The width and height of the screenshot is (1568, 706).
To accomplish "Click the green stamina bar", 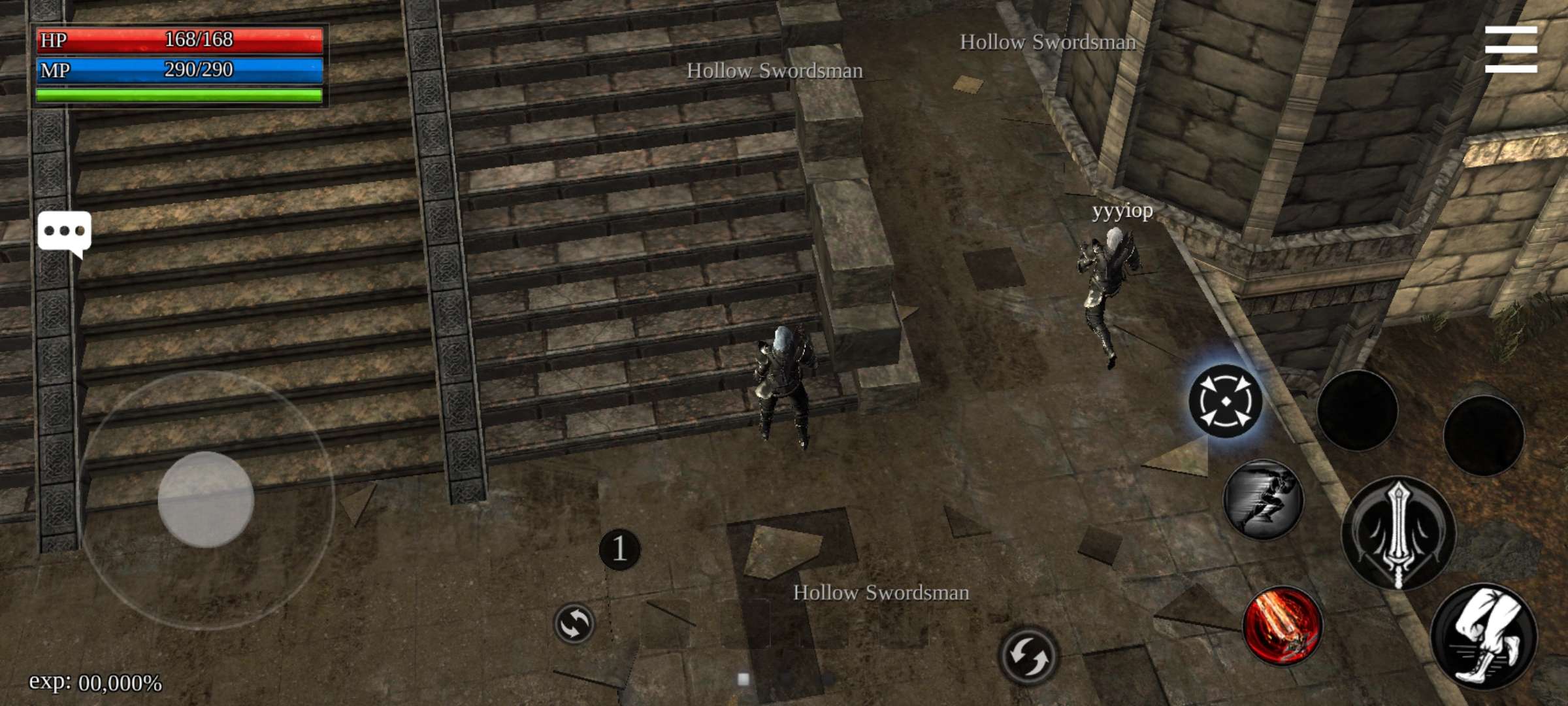I will 180,93.
